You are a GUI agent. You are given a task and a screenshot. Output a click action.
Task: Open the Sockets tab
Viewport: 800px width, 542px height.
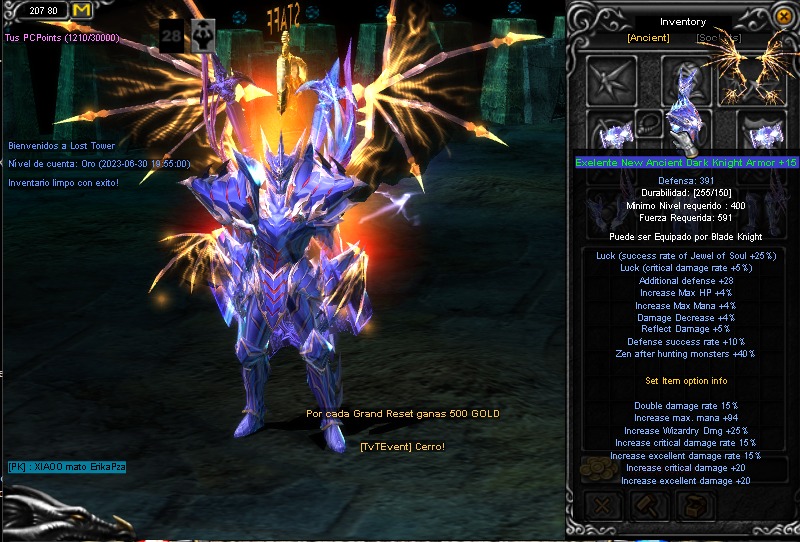point(719,38)
